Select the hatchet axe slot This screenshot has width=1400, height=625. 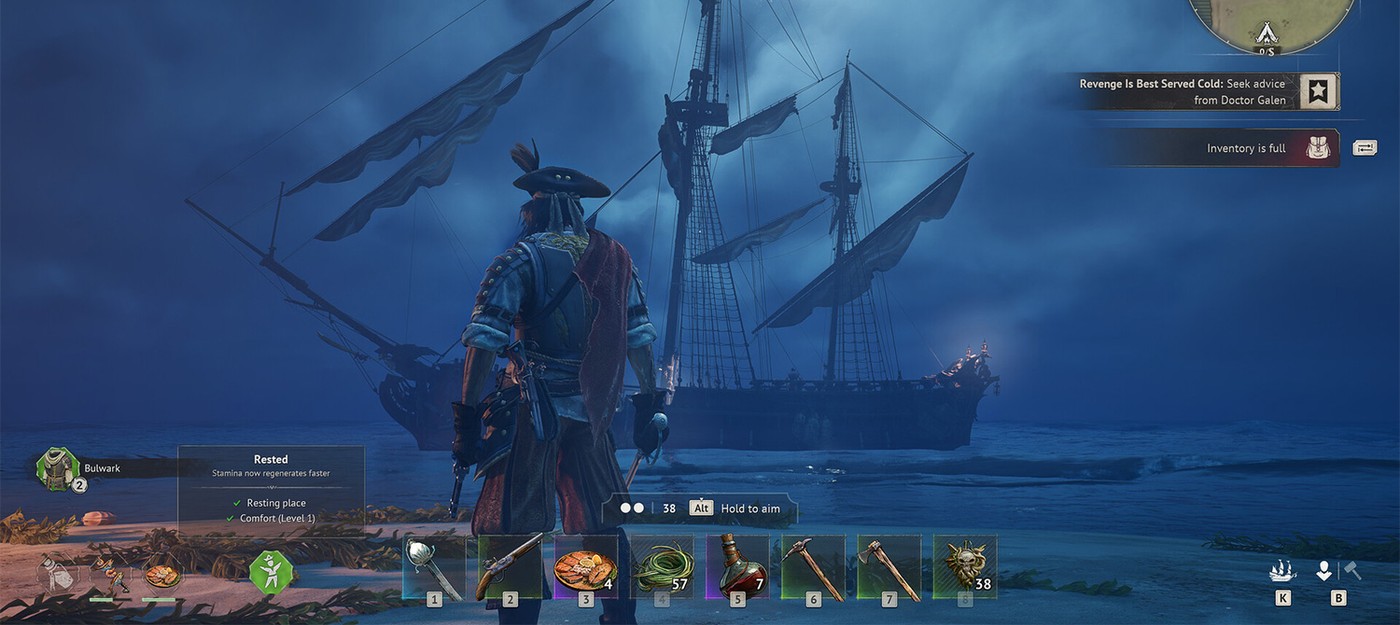pos(889,567)
